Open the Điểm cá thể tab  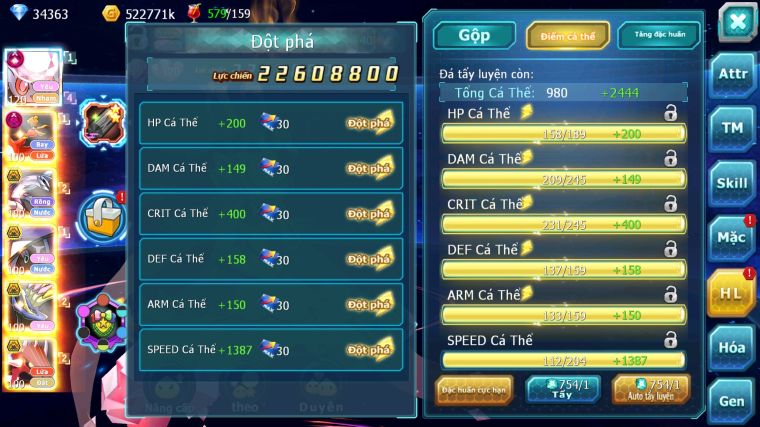pyautogui.click(x=568, y=35)
